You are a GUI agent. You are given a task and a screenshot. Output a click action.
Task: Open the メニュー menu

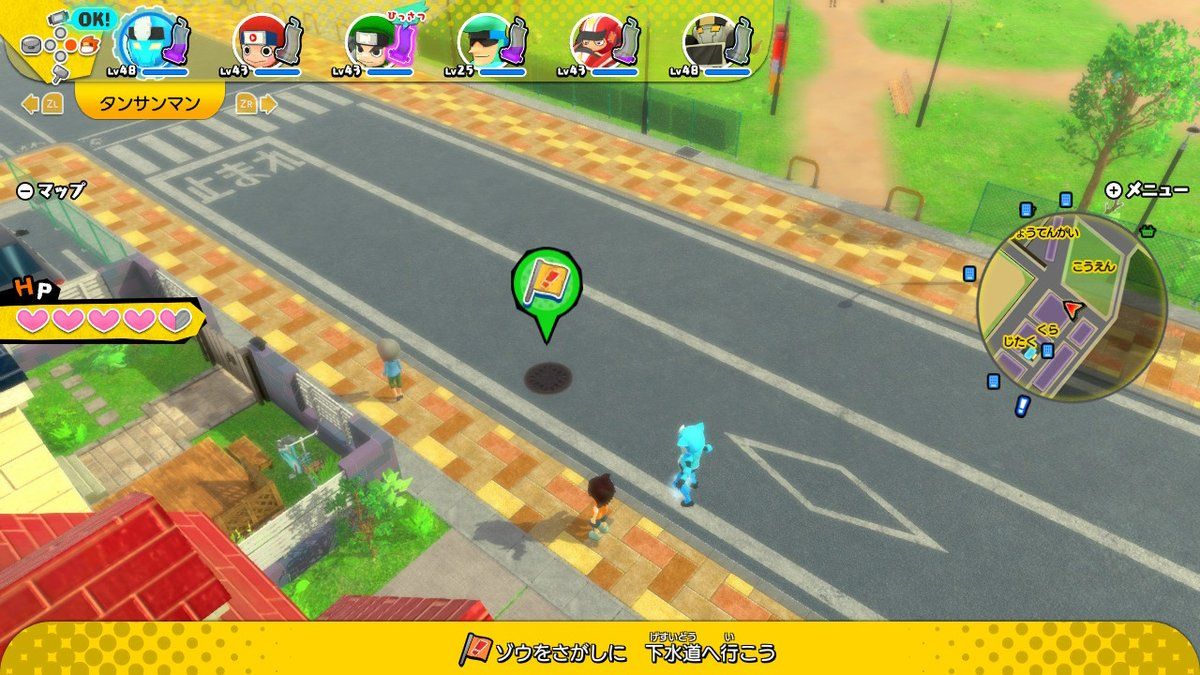pos(1147,190)
